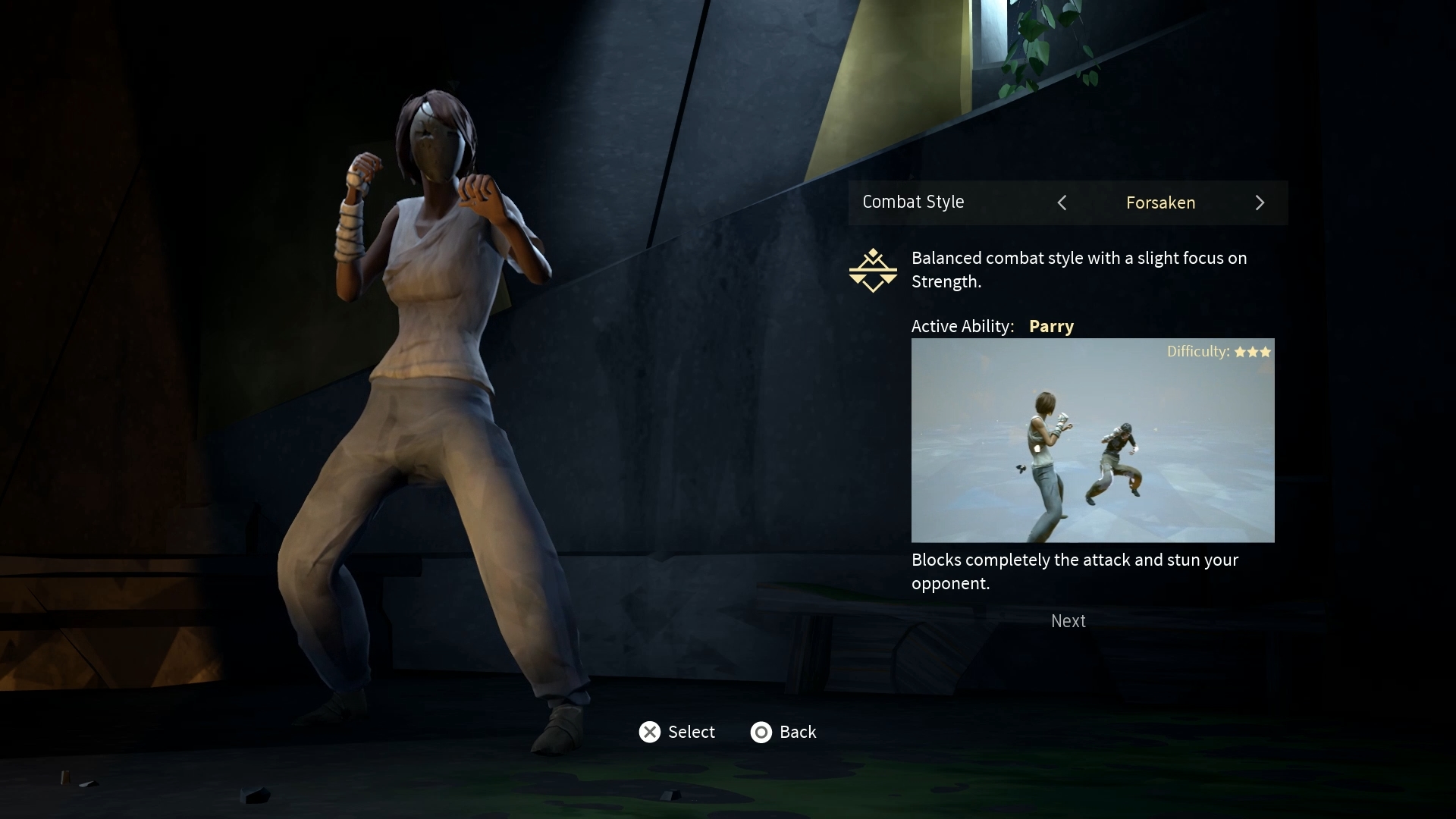Image resolution: width=1456 pixels, height=819 pixels.
Task: Click the Combat Style header label
Action: pos(913,202)
